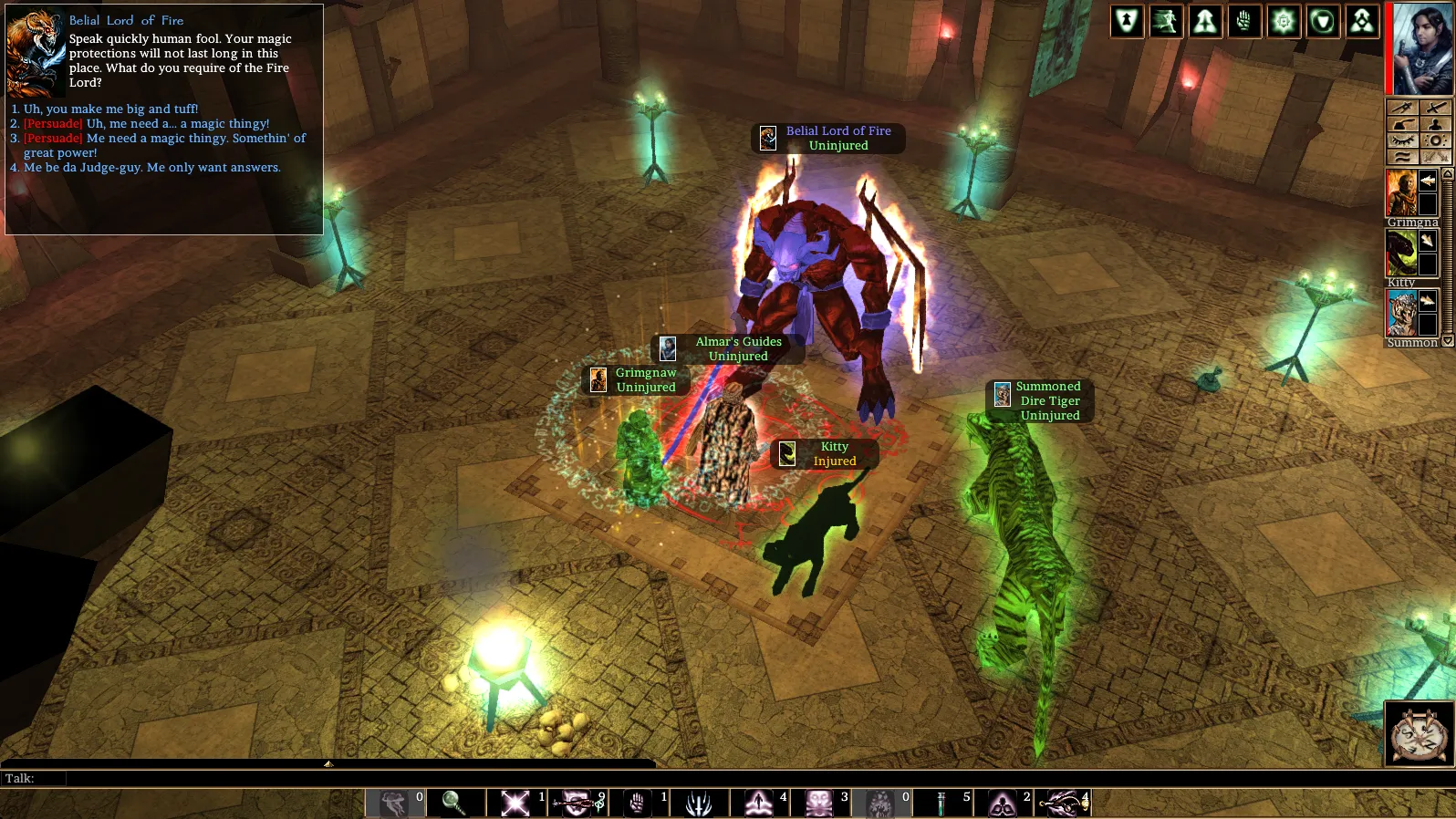Use the skull face spell slot

(819, 803)
